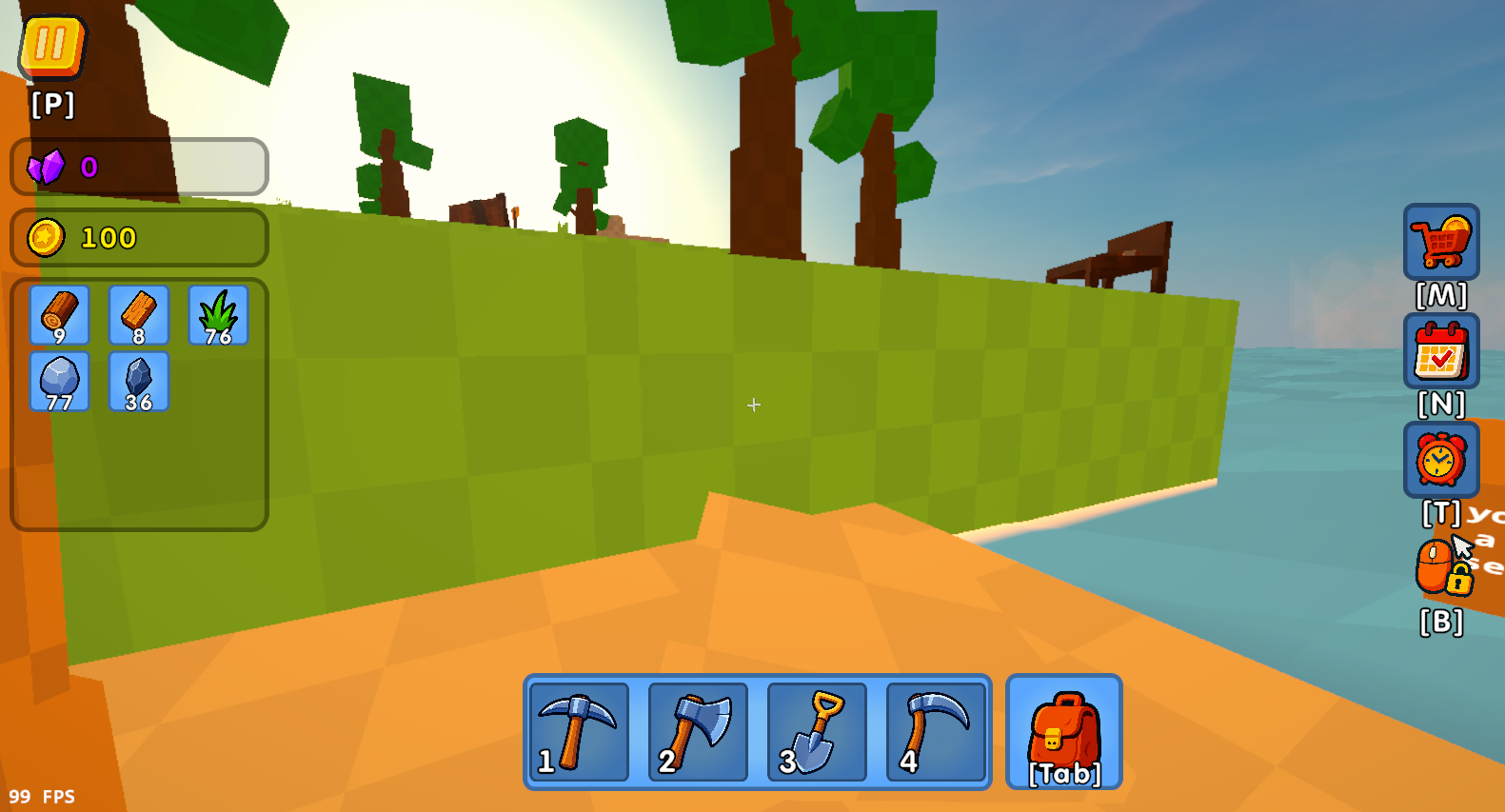
Task: Select the axe in hotbar slot 2
Action: coord(697,733)
